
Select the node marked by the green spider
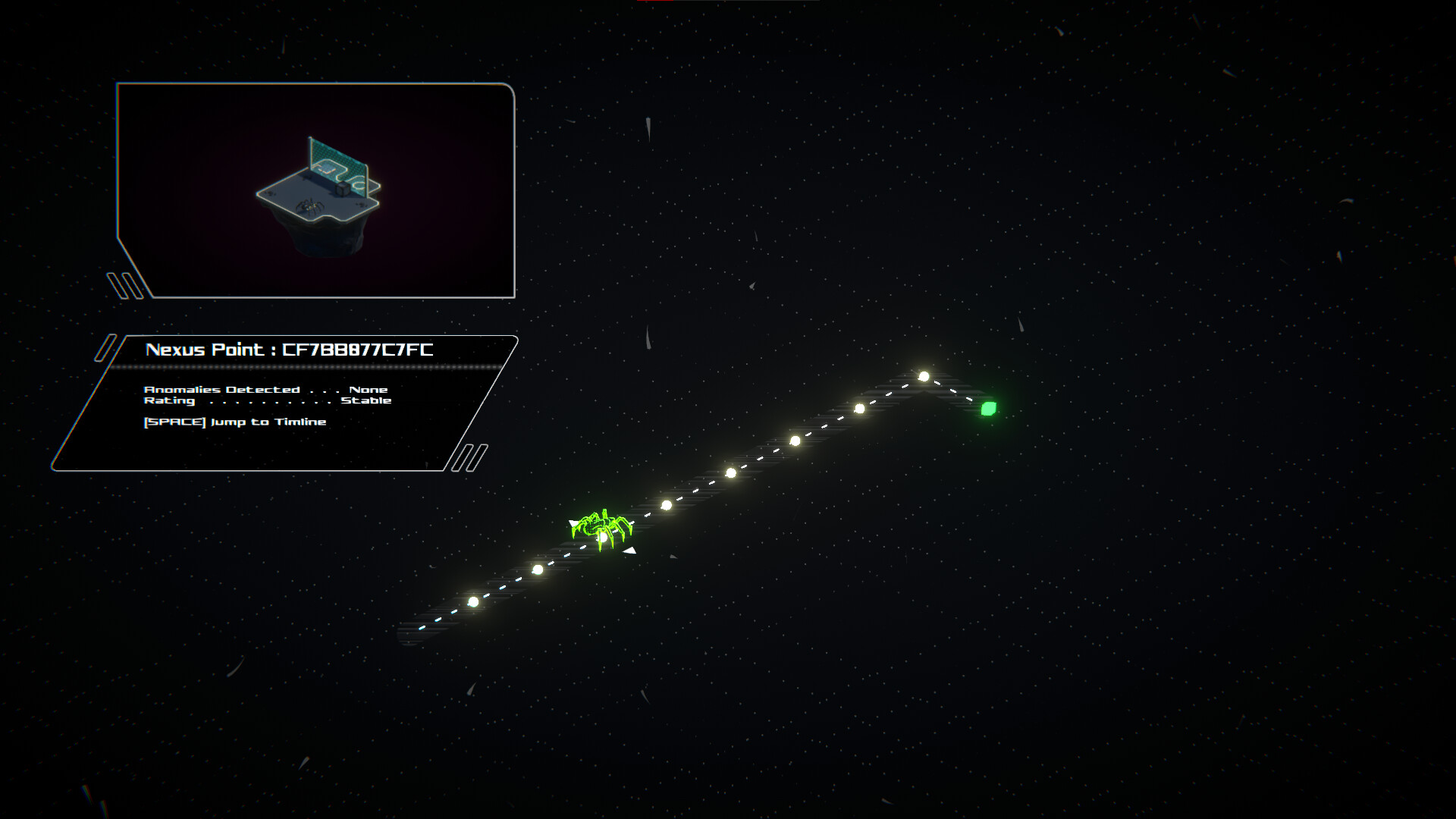602,536
